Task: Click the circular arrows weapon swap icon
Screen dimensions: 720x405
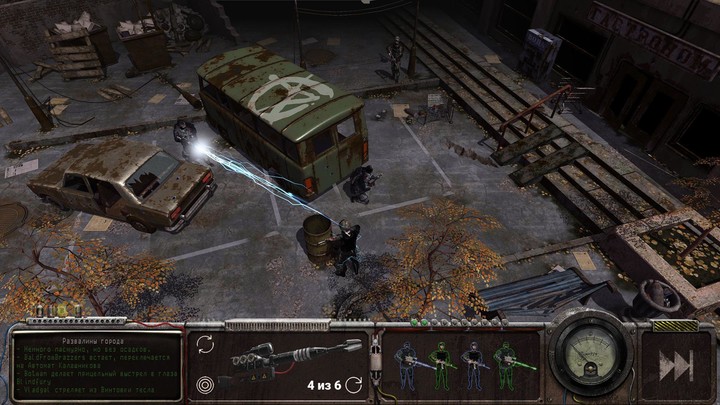Action: tap(205, 344)
